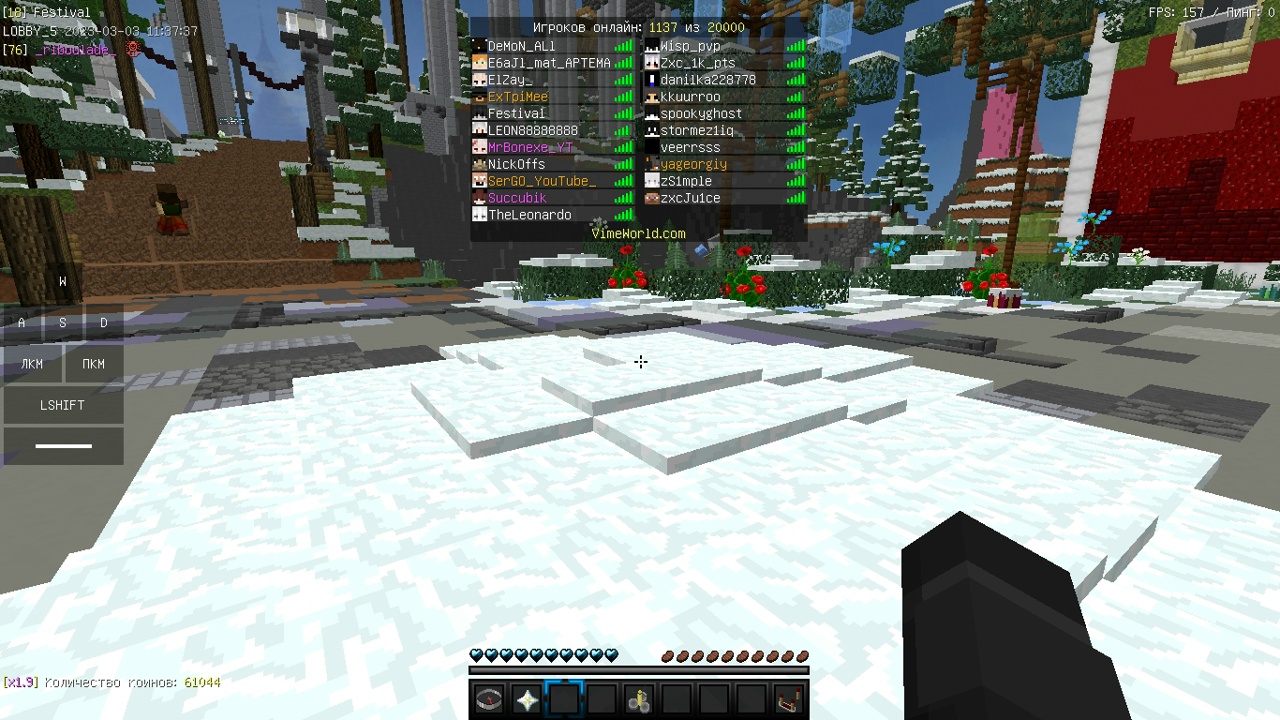This screenshot has height=720, width=1280.
Task: Click the red emoji in _riboulade's chat message
Action: 133,50
